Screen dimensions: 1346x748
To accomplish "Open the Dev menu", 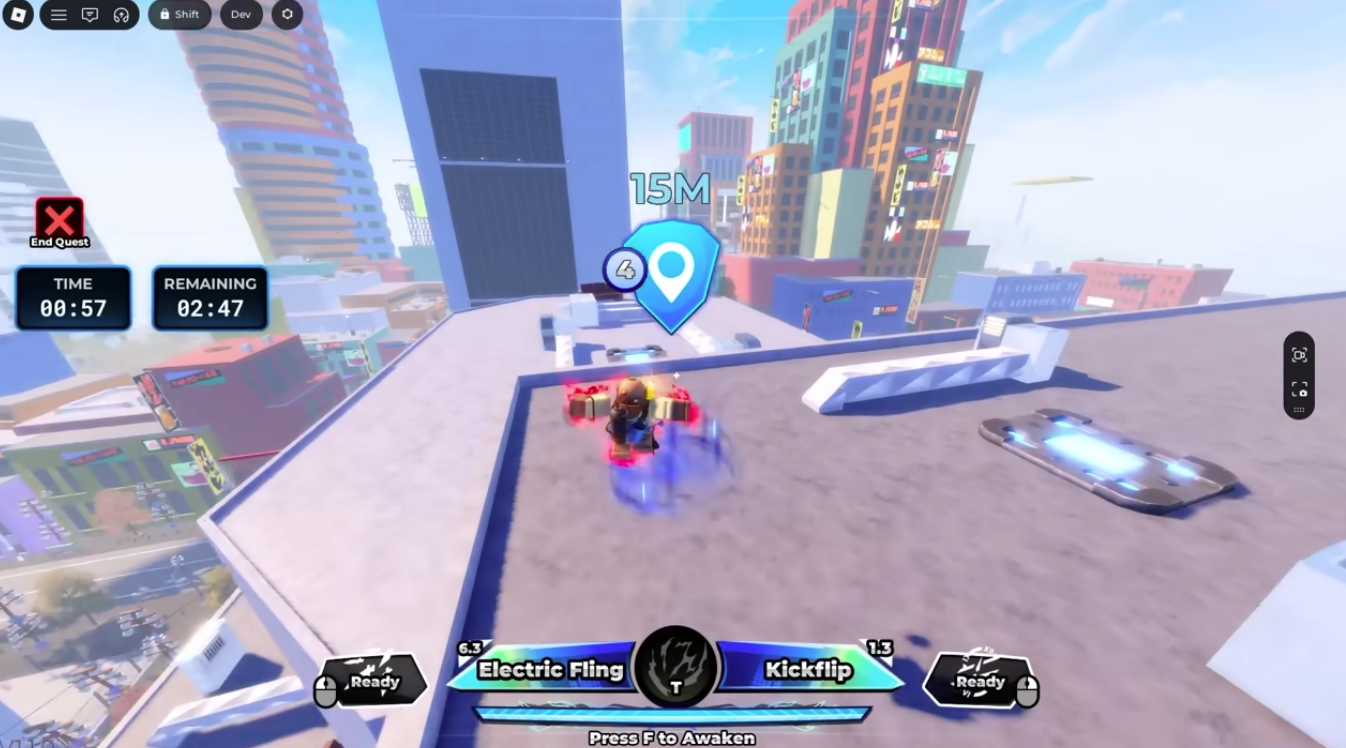I will click(x=240, y=15).
